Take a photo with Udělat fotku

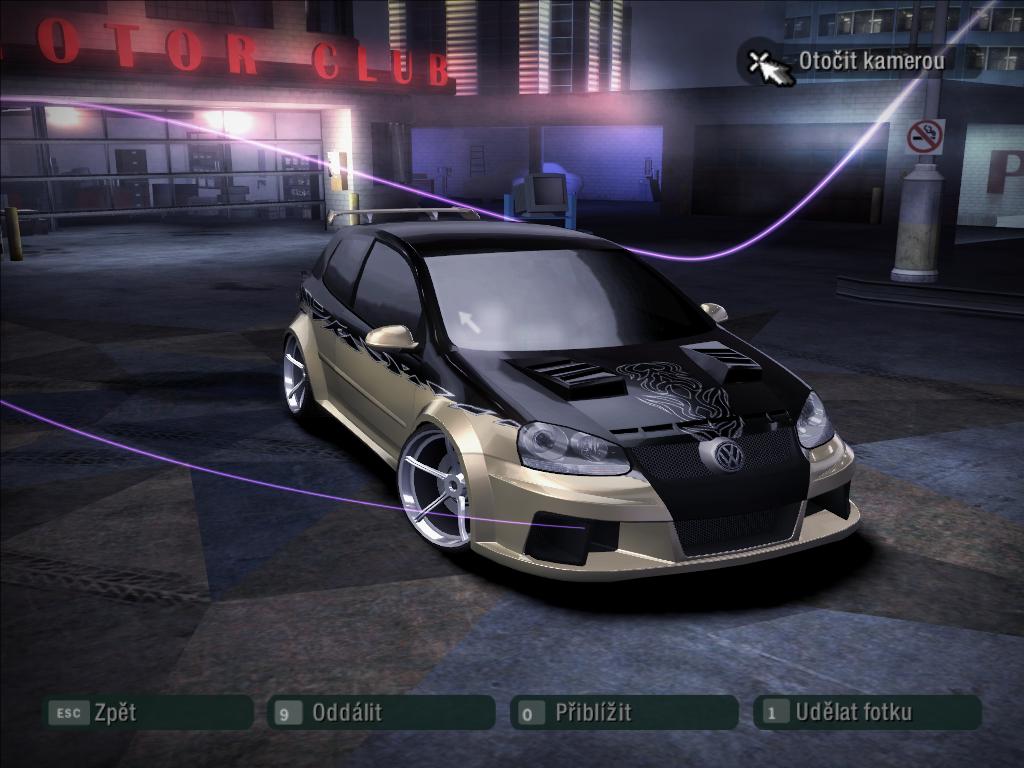point(867,713)
